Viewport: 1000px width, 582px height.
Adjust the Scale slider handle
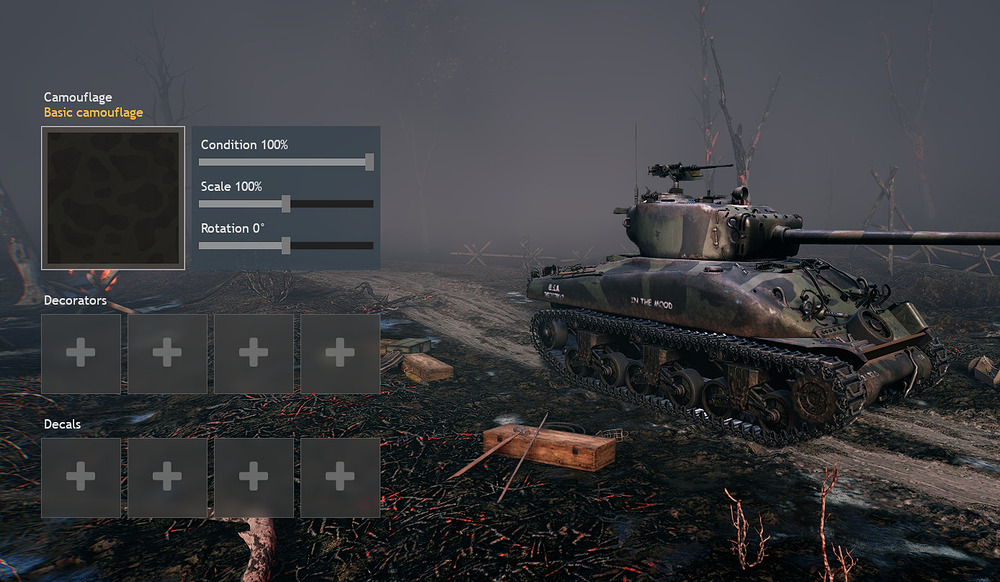[x=286, y=204]
